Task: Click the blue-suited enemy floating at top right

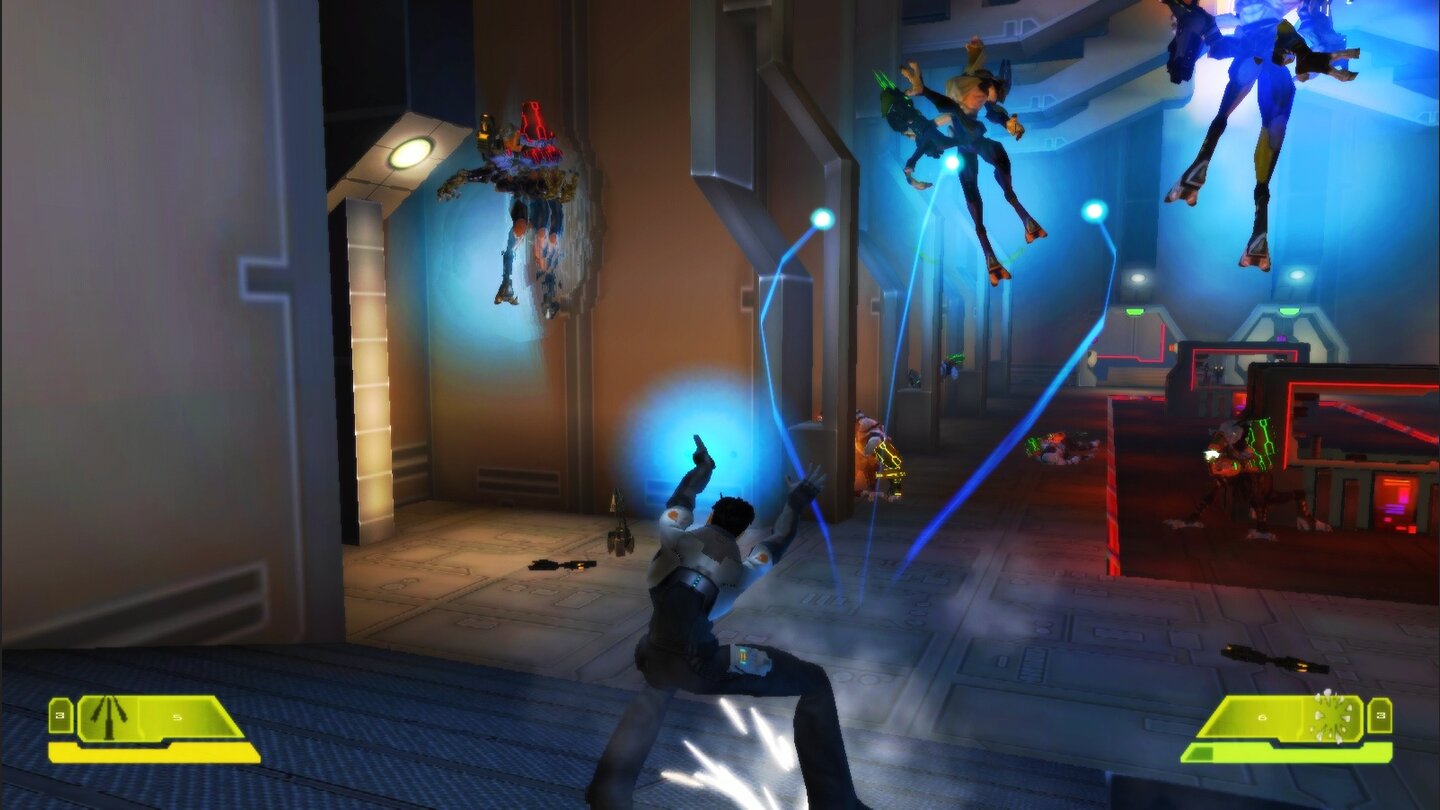Action: pos(1265,110)
